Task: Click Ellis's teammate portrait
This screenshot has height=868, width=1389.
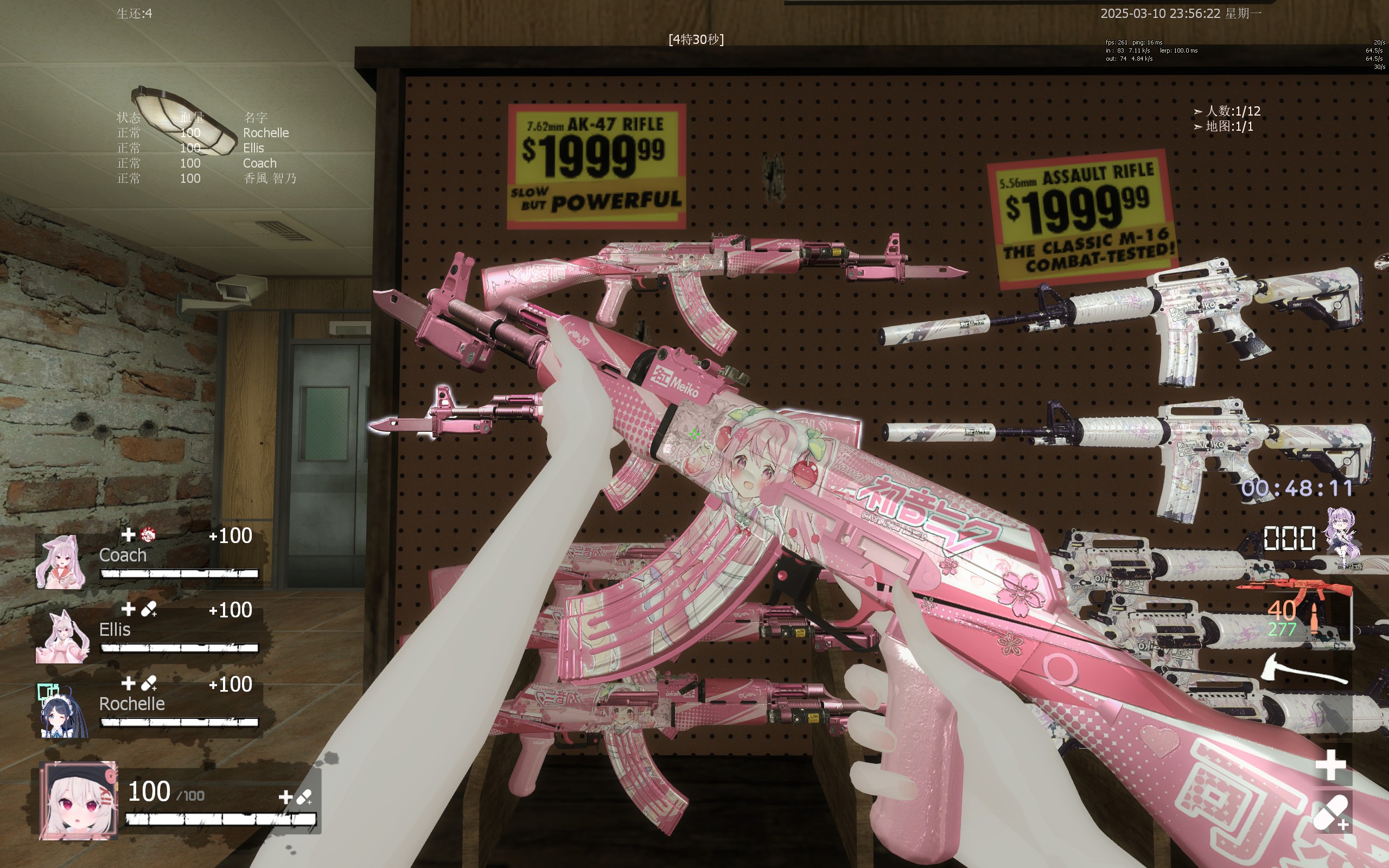Action: [62, 637]
